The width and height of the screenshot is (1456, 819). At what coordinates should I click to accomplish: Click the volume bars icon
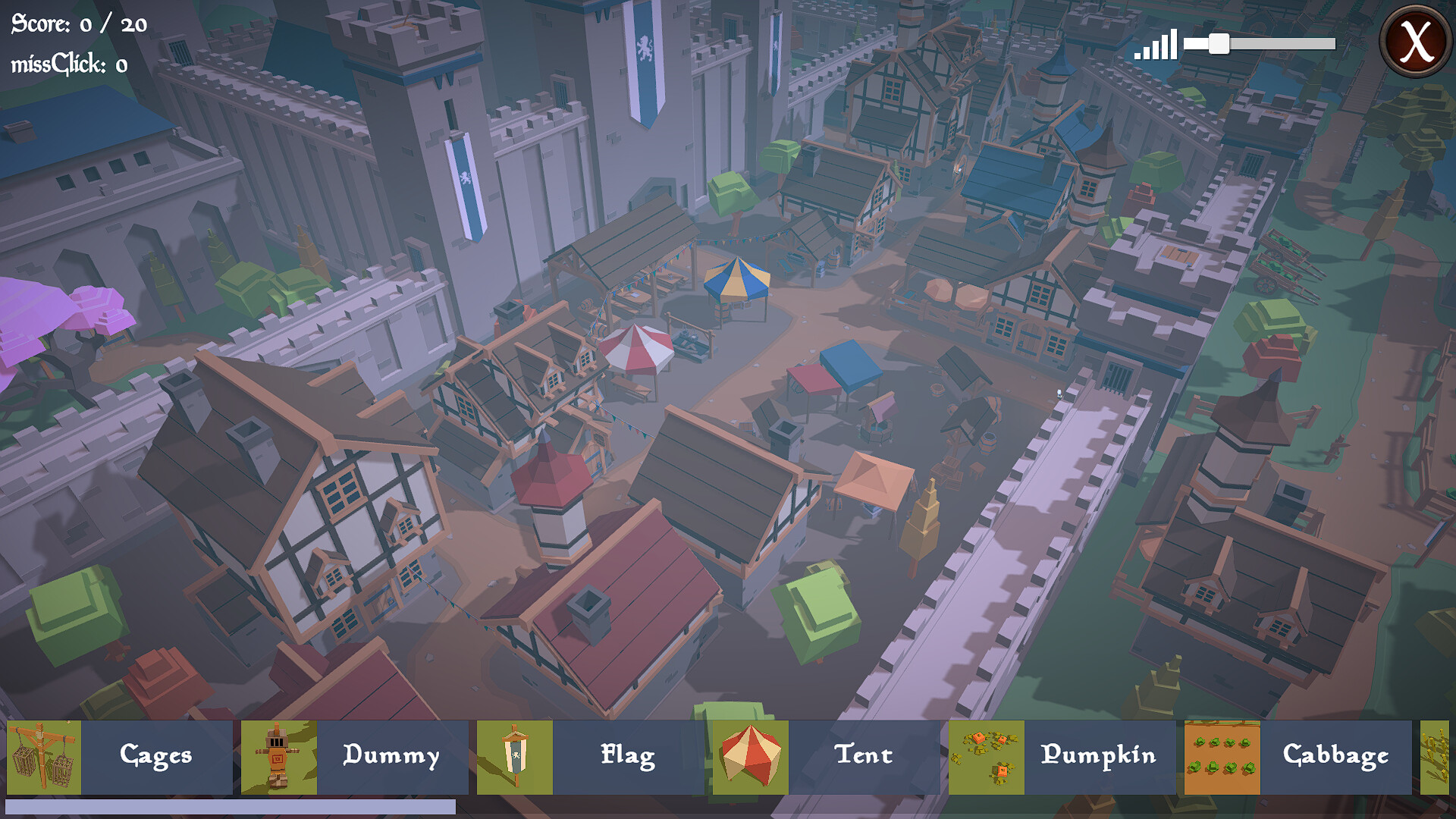click(1156, 45)
